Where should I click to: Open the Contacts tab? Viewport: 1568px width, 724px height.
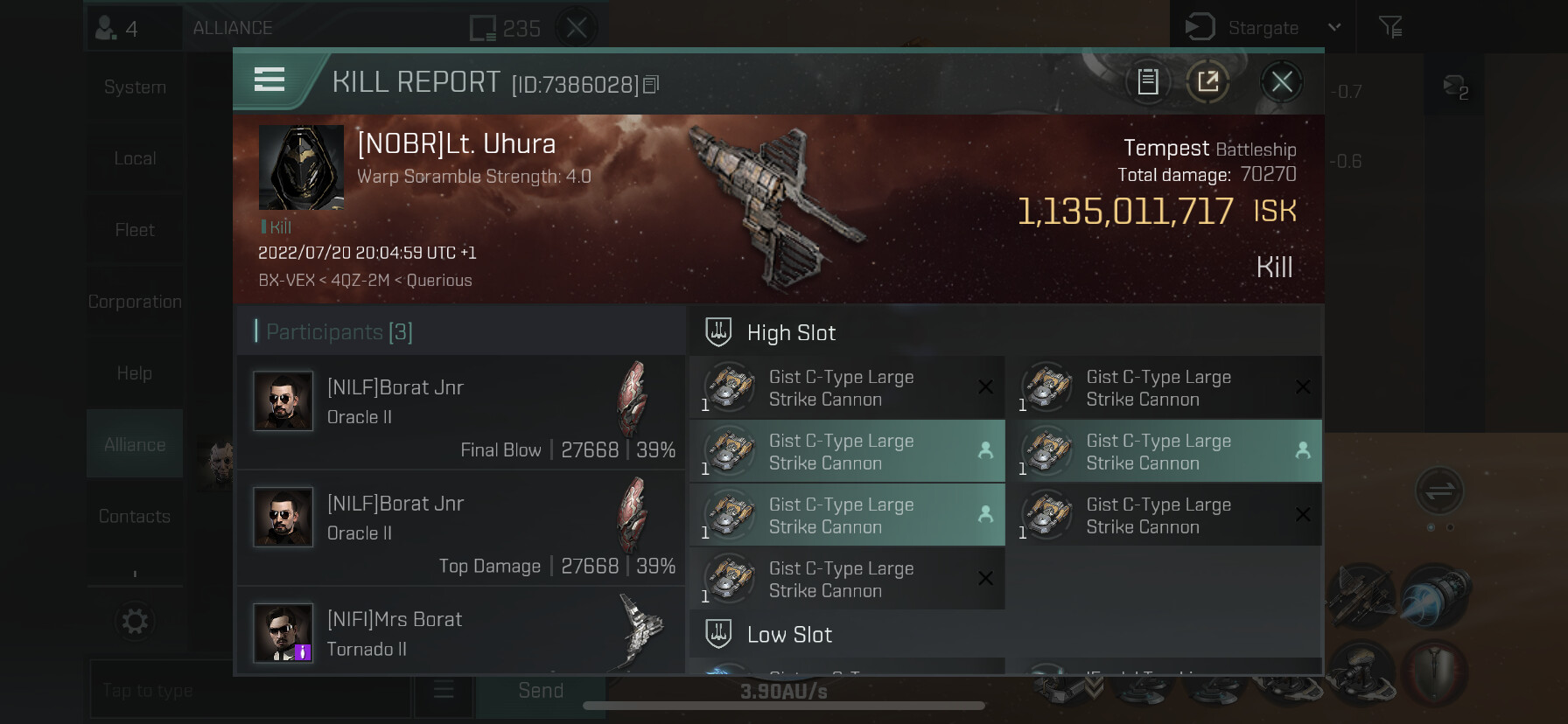(x=135, y=517)
